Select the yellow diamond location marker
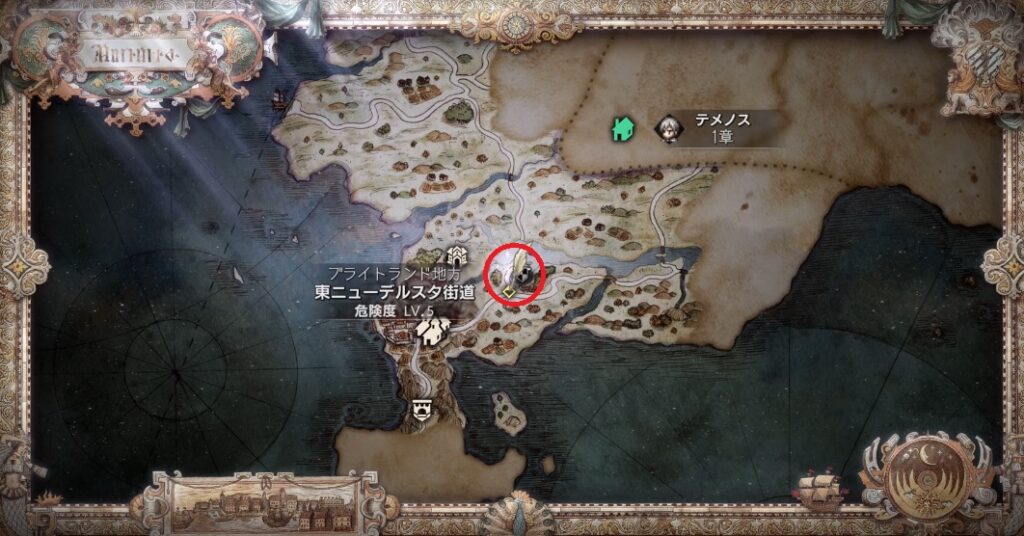 point(509,292)
